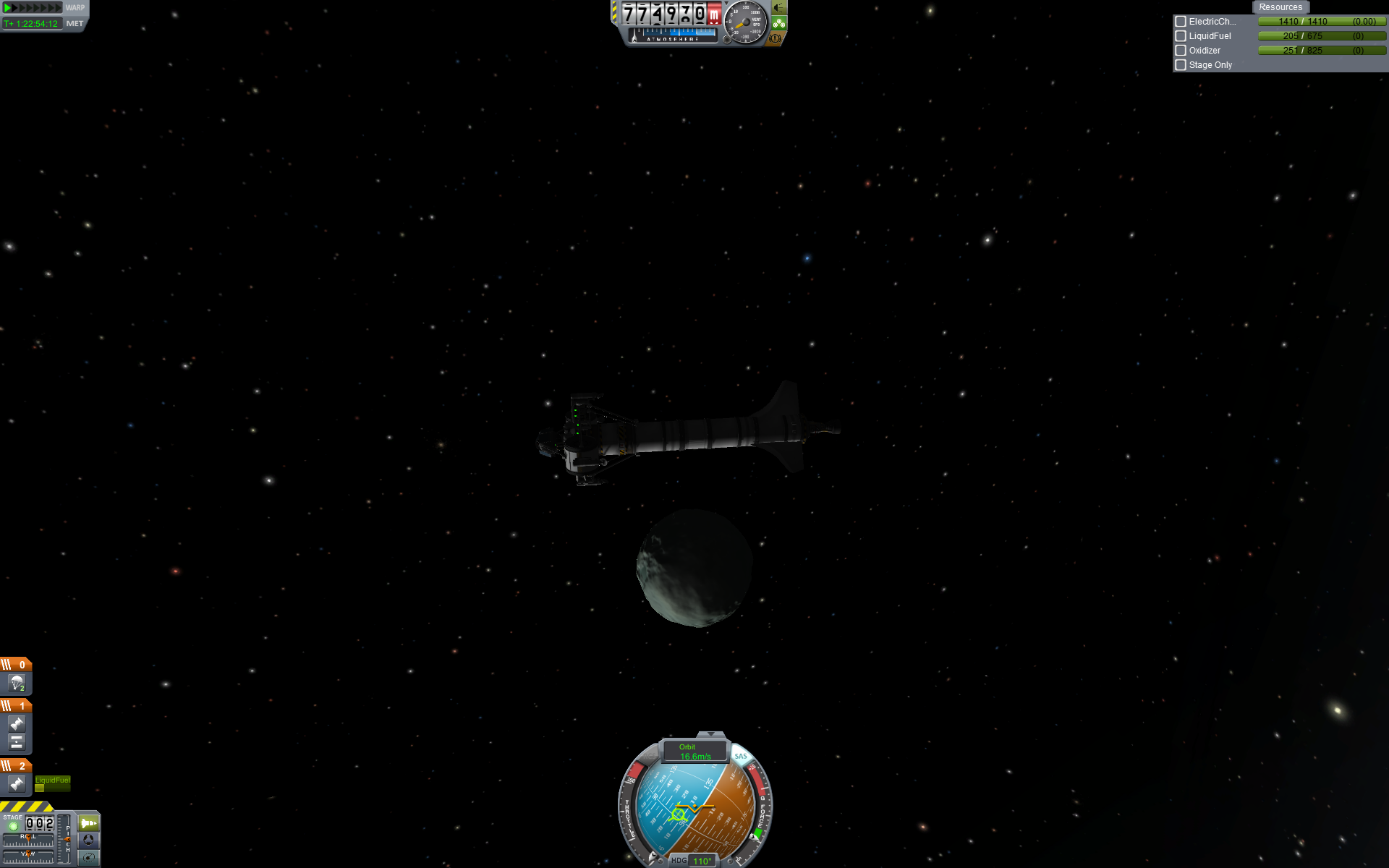This screenshot has width=1389, height=868.
Task: Switch to docking mode button
Action: pyautogui.click(x=88, y=840)
